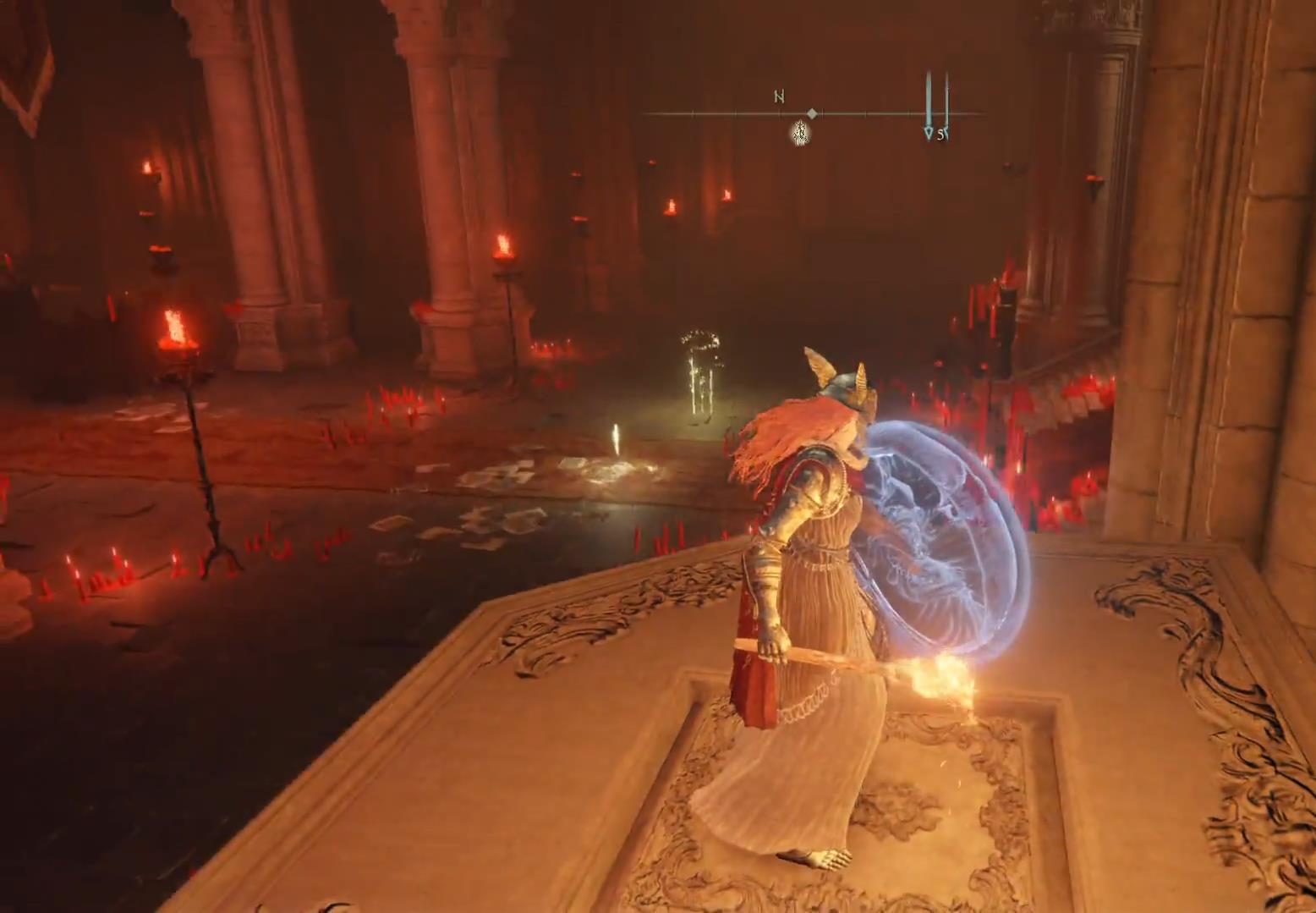Click the north indicator on the compass
This screenshot has height=913, width=1316.
point(779,96)
